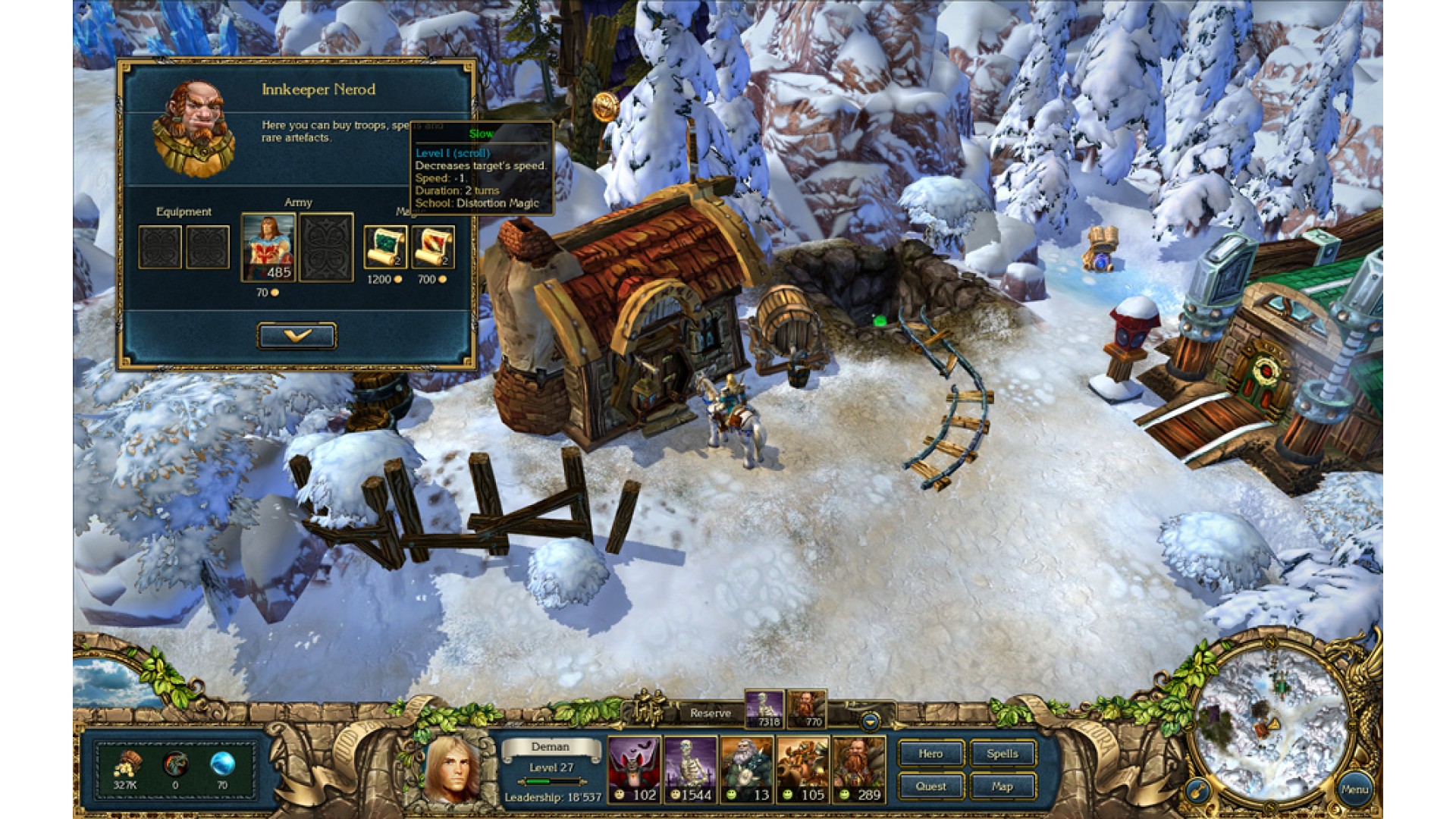Open the world Map

1002,786
